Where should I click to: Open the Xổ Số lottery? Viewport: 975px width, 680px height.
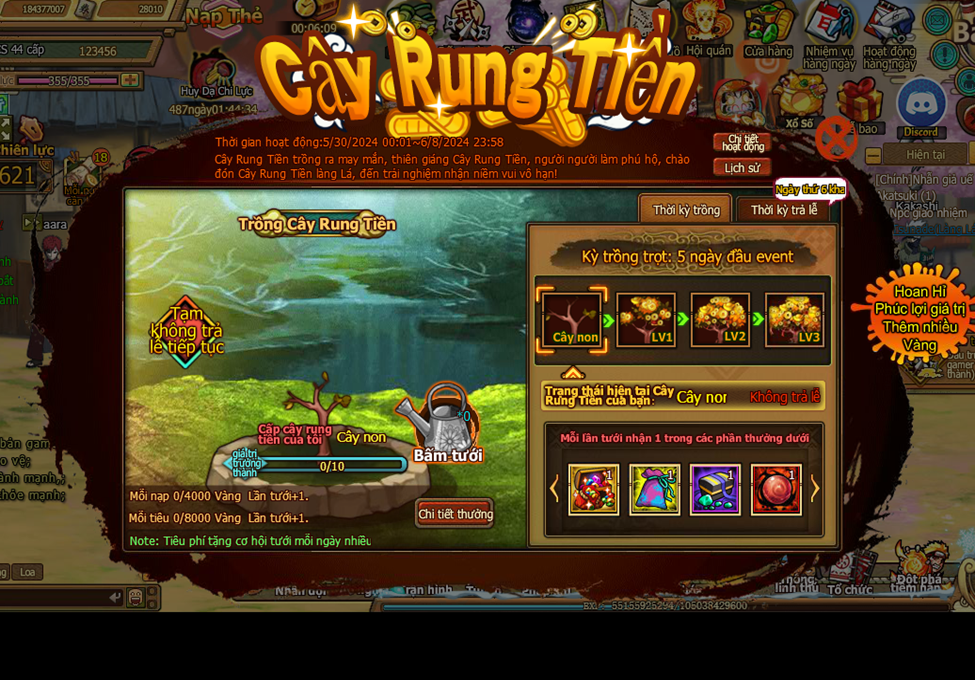point(799,100)
